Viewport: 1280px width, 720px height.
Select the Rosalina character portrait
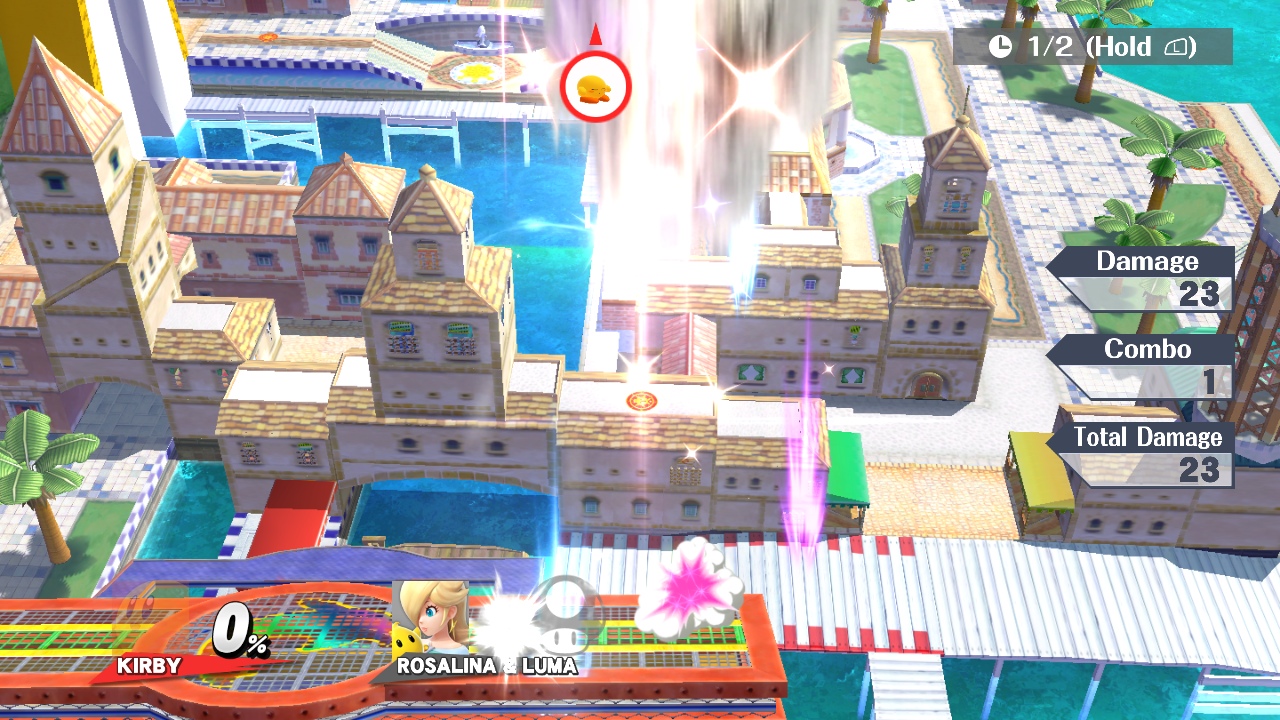click(433, 616)
